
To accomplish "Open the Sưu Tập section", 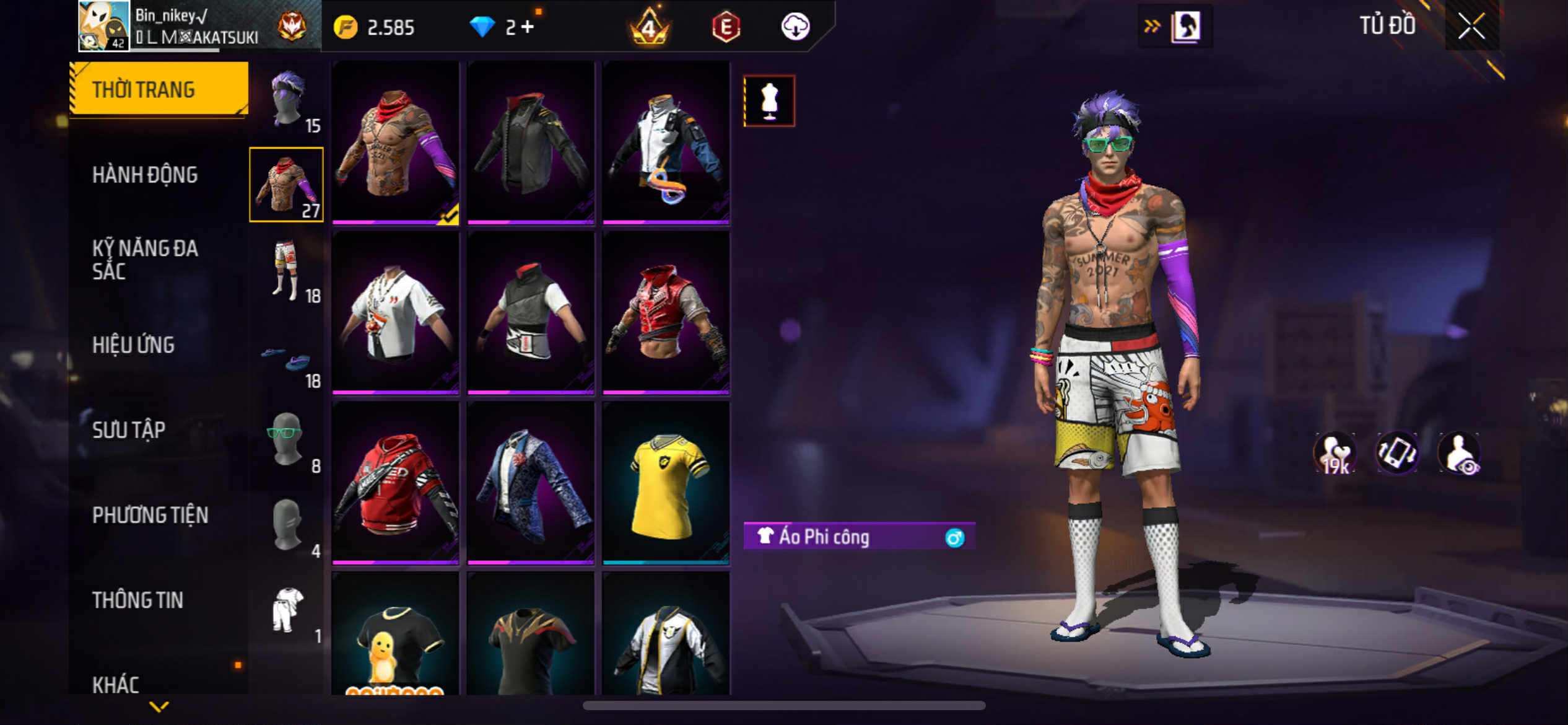I will pos(129,430).
